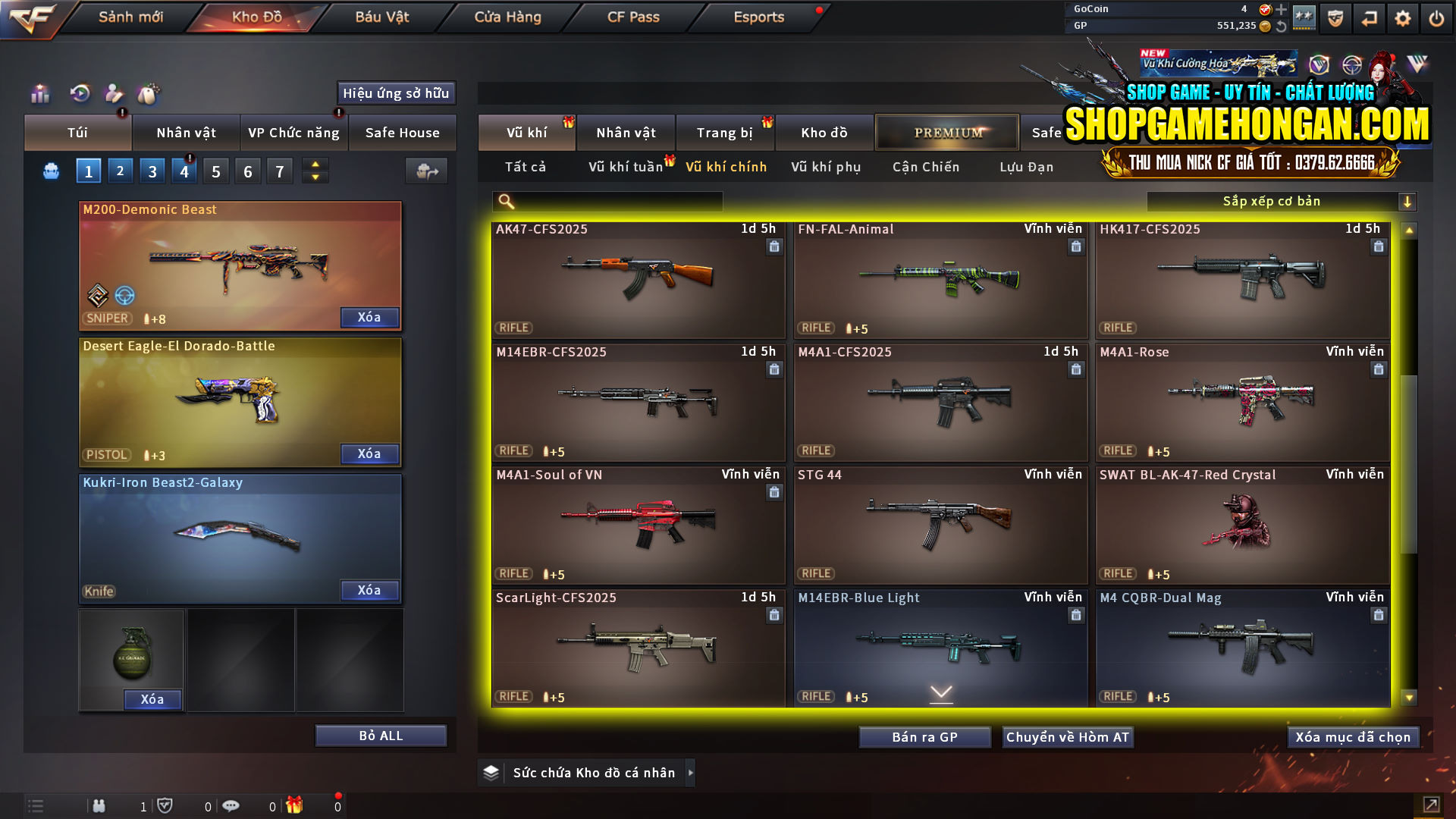
Task: Open the bar chart statistics icon
Action: pyautogui.click(x=39, y=94)
